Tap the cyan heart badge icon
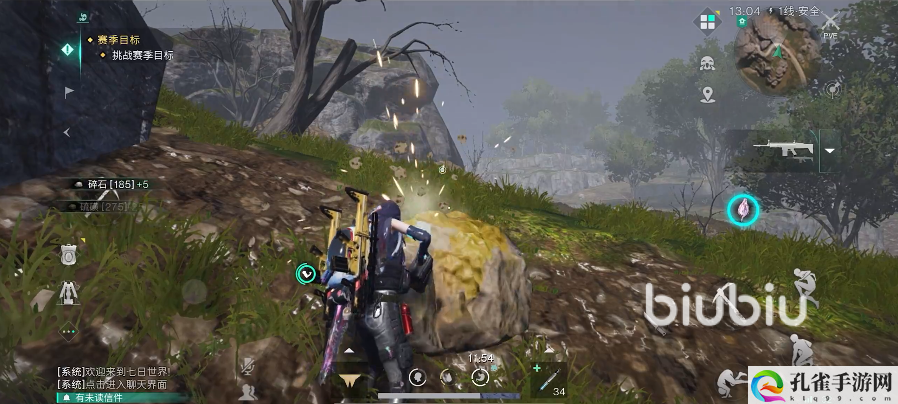The height and width of the screenshot is (404, 898). tap(306, 271)
